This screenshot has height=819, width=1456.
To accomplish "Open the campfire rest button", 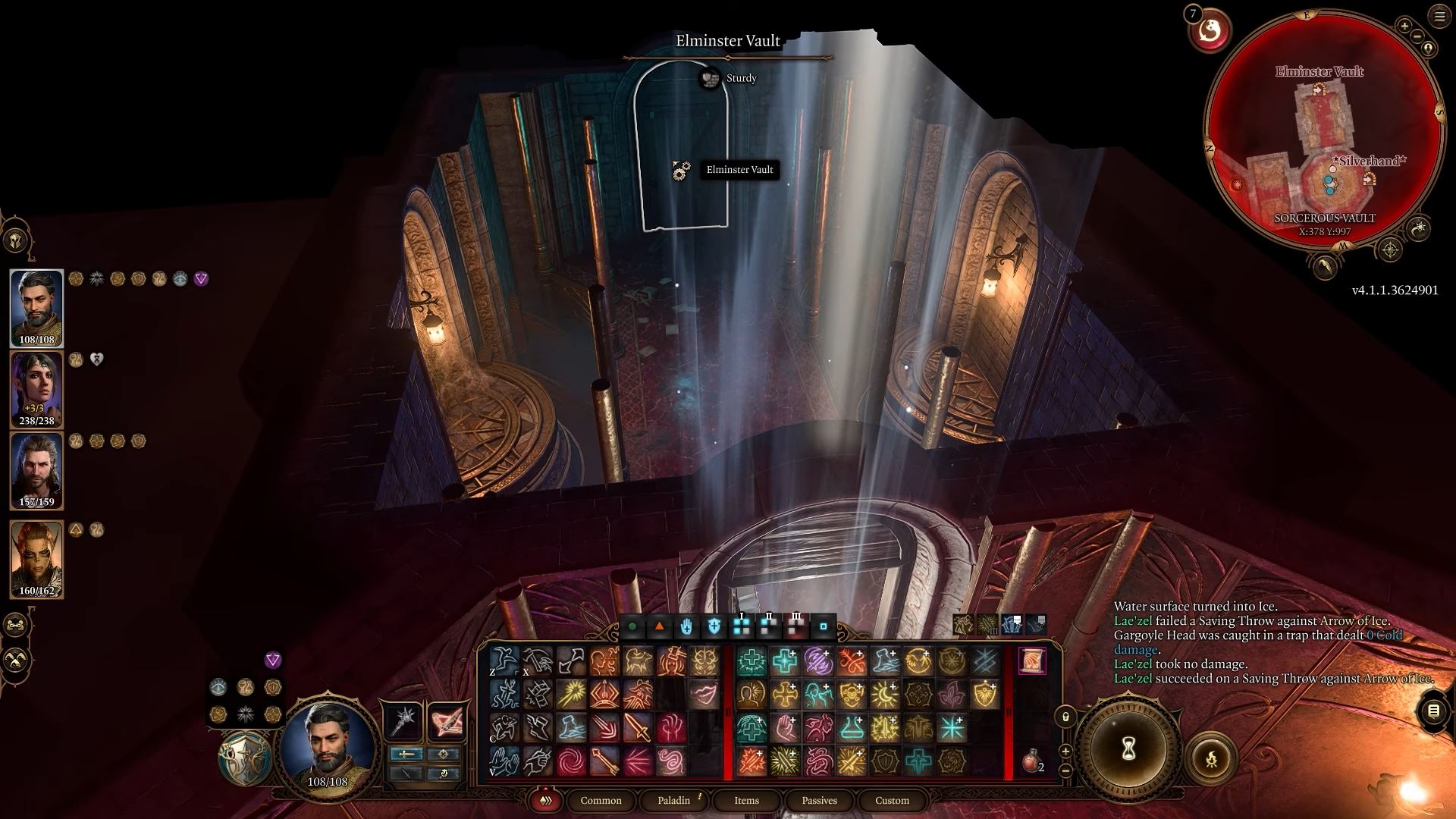I will tap(1211, 757).
